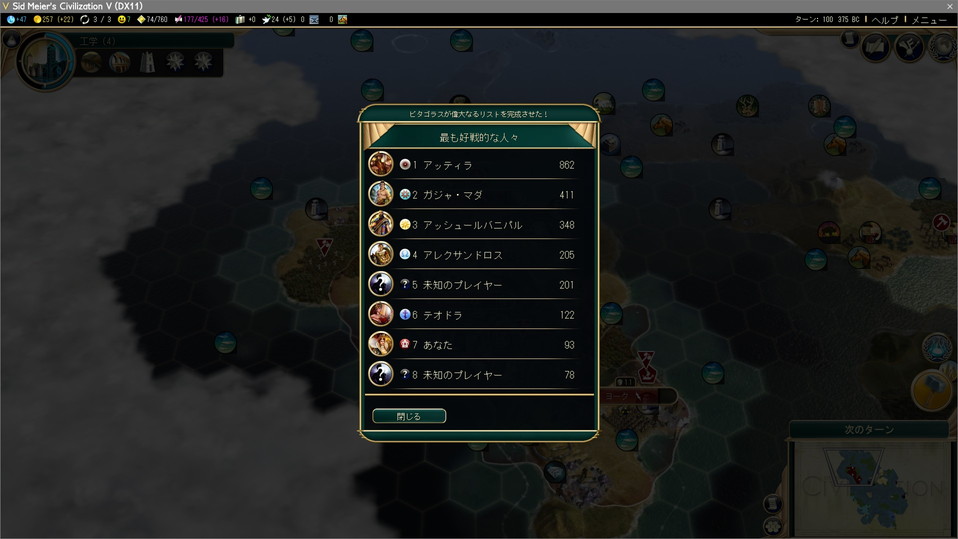958x539 pixels.
Task: Open the current research portrait circle
Action: coord(45,60)
